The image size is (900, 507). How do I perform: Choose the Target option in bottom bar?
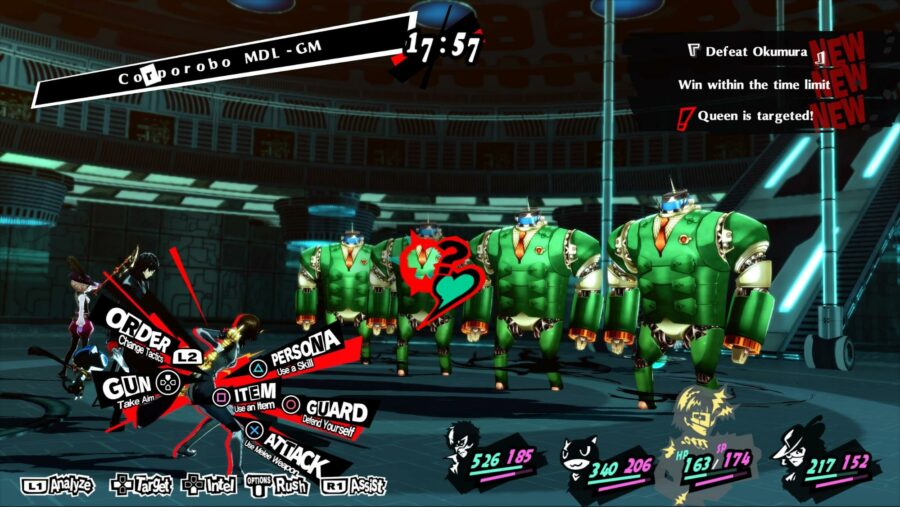(141, 486)
